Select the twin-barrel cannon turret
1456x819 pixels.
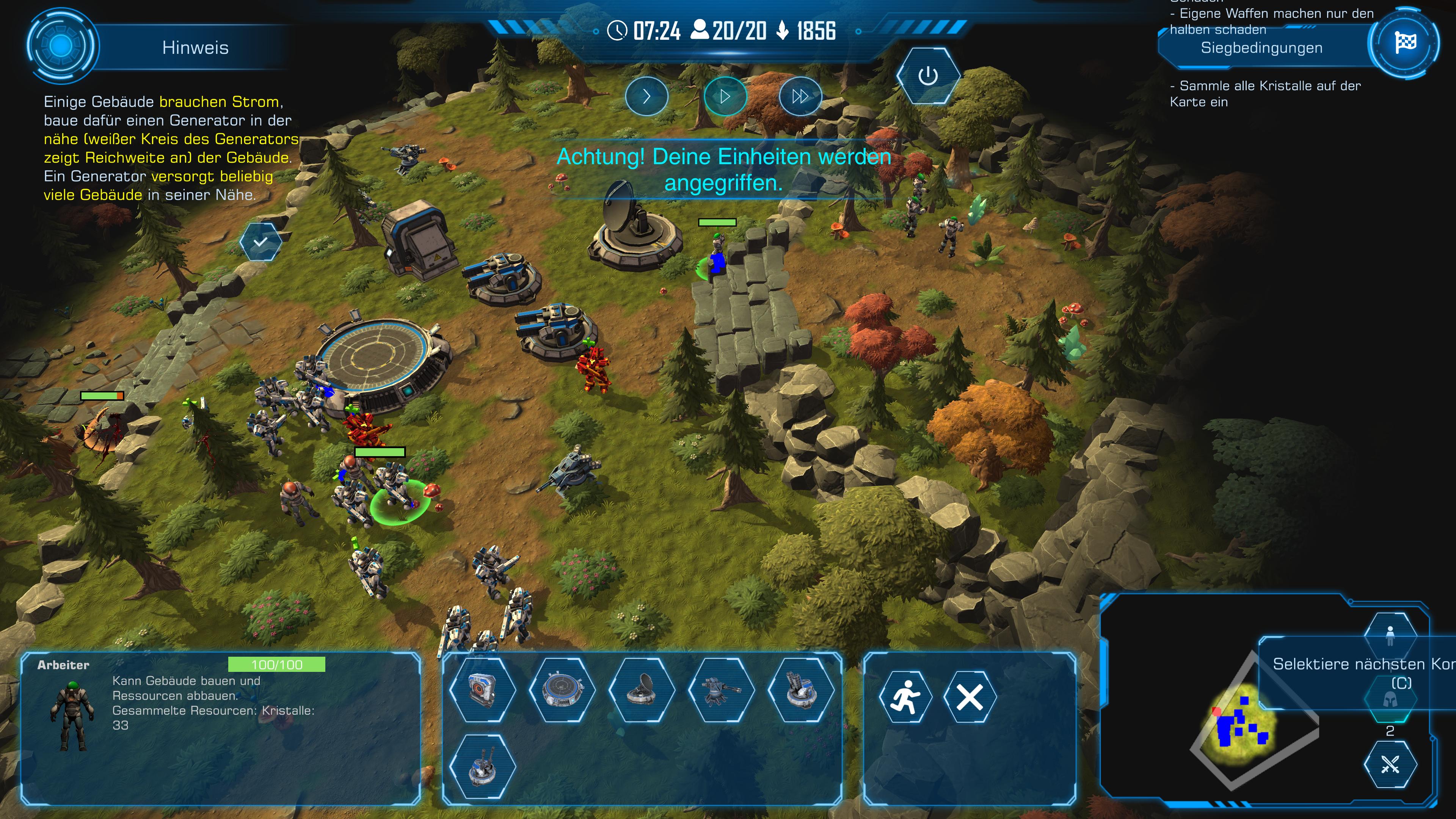click(482, 766)
